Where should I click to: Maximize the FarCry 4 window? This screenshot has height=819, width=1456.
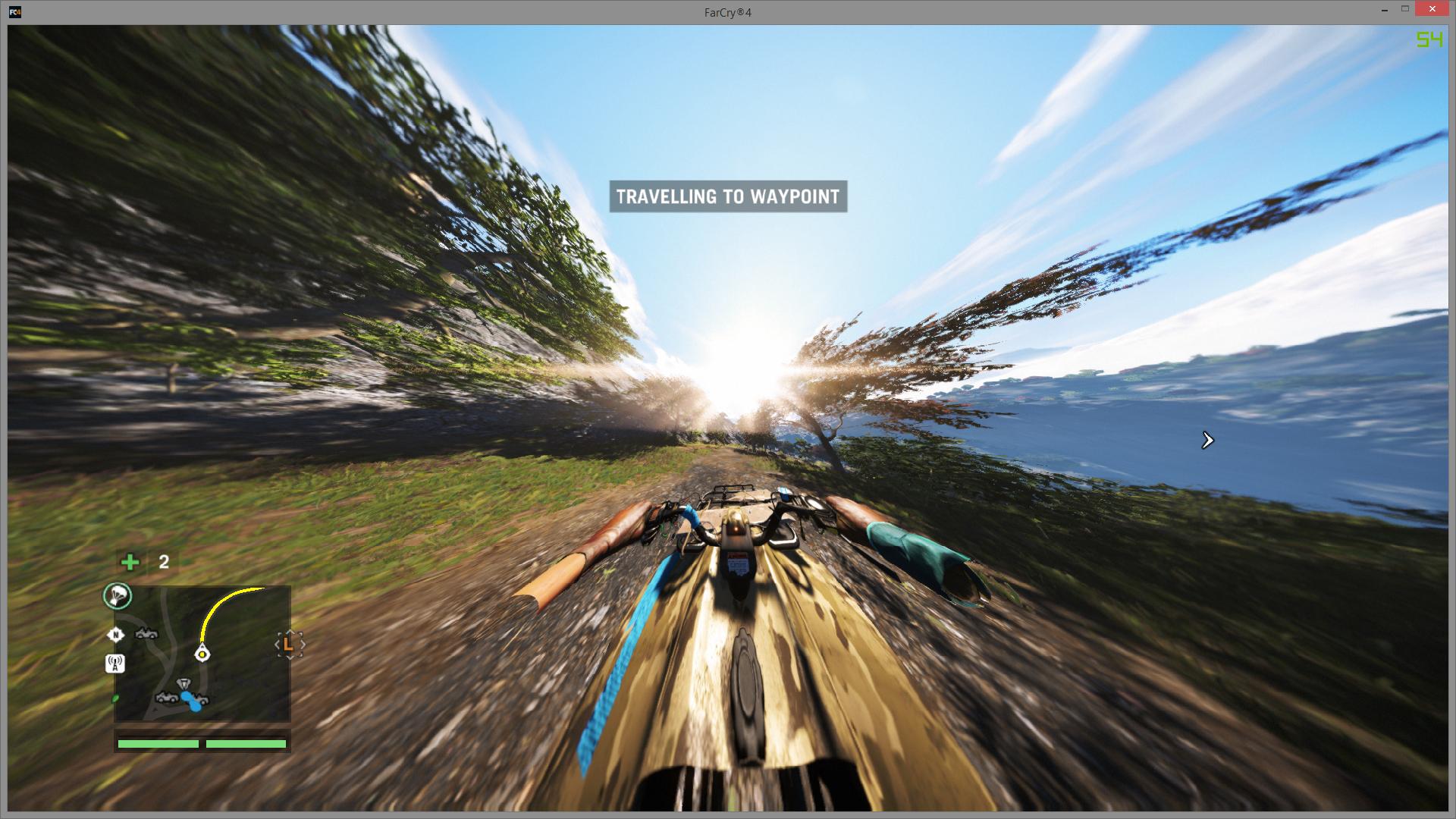(x=1404, y=9)
